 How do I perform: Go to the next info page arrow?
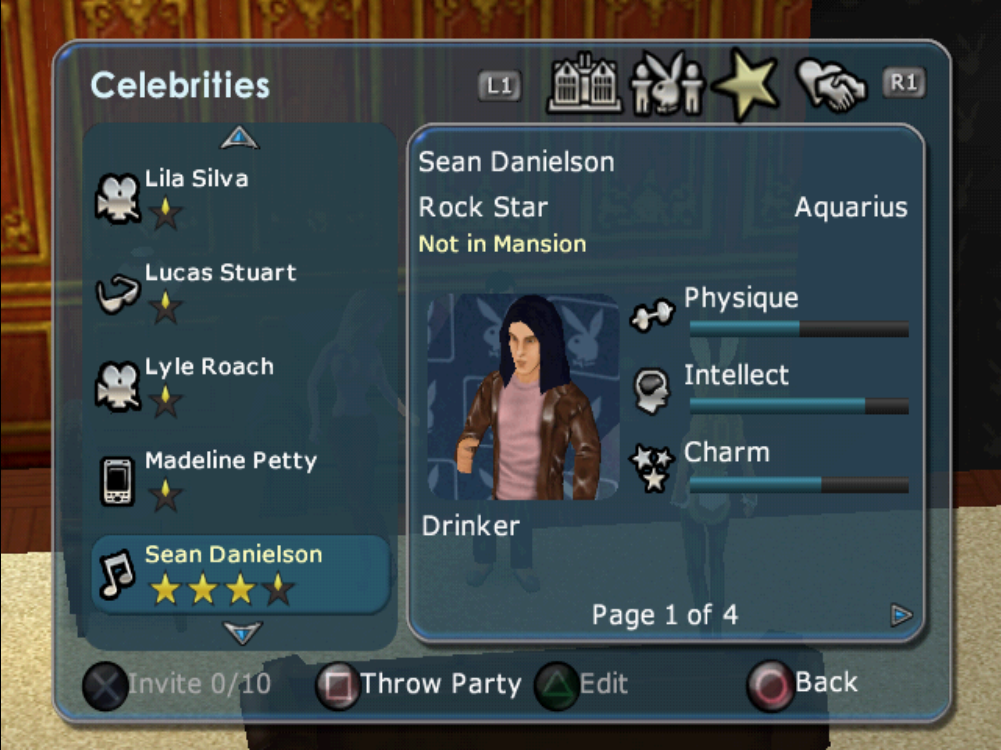point(901,615)
